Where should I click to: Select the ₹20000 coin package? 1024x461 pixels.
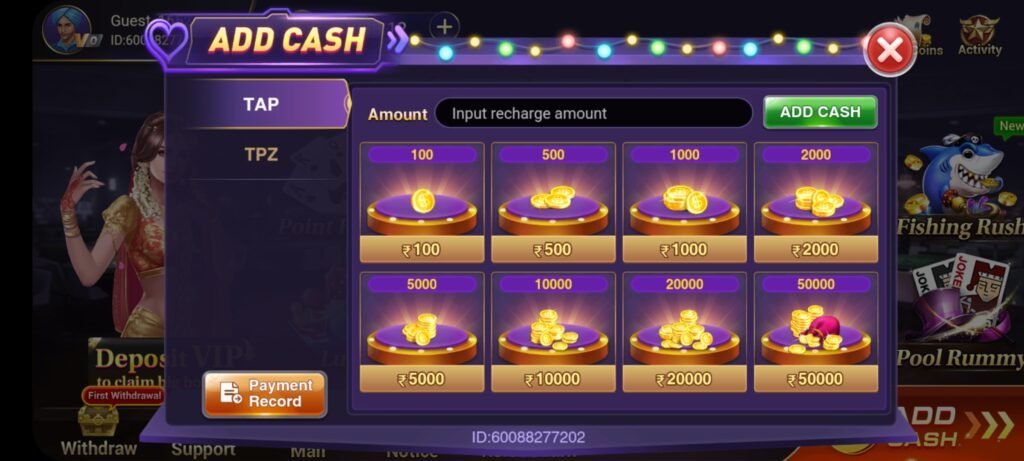[x=685, y=332]
